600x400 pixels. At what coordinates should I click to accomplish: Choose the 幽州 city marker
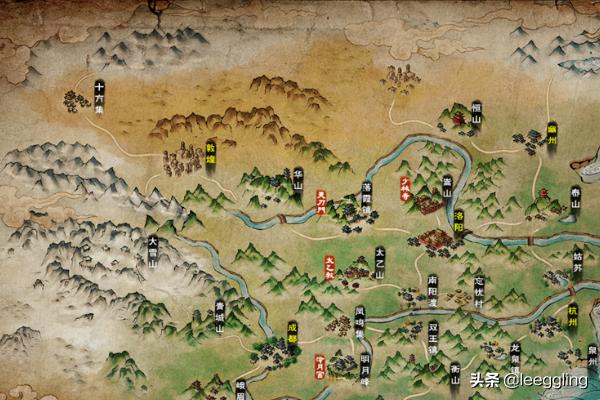pyautogui.click(x=551, y=133)
